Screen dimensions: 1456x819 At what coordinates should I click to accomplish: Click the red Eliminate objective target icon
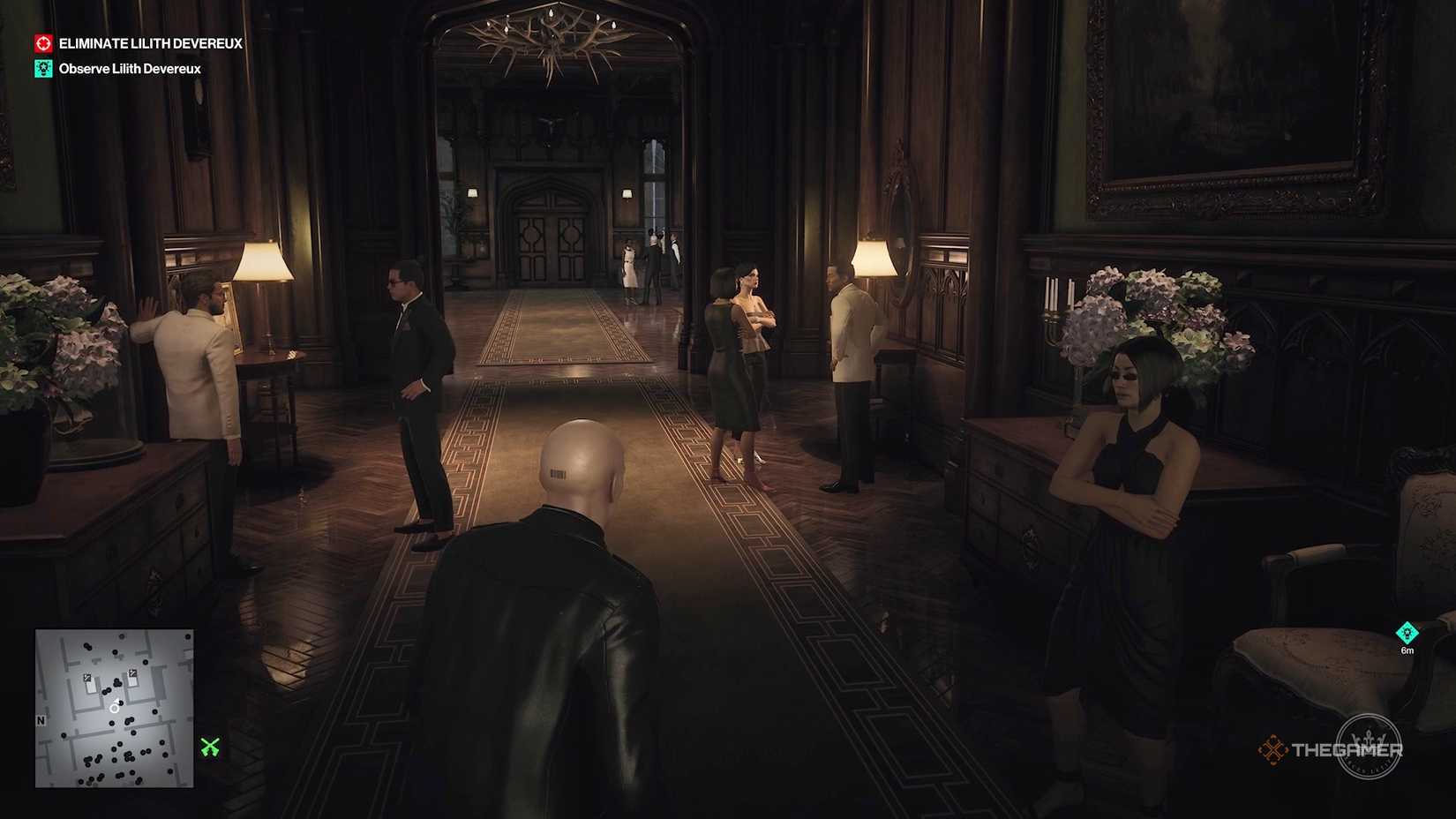coord(41,43)
